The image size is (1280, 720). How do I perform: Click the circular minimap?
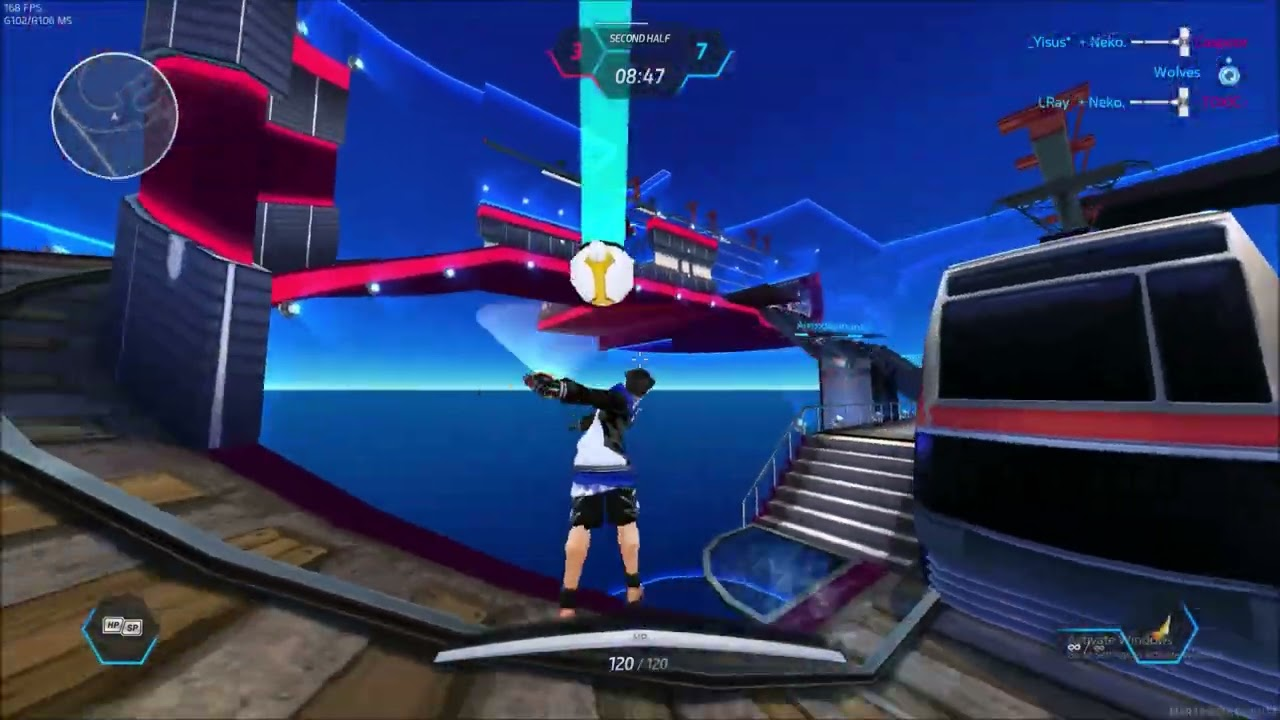click(115, 116)
